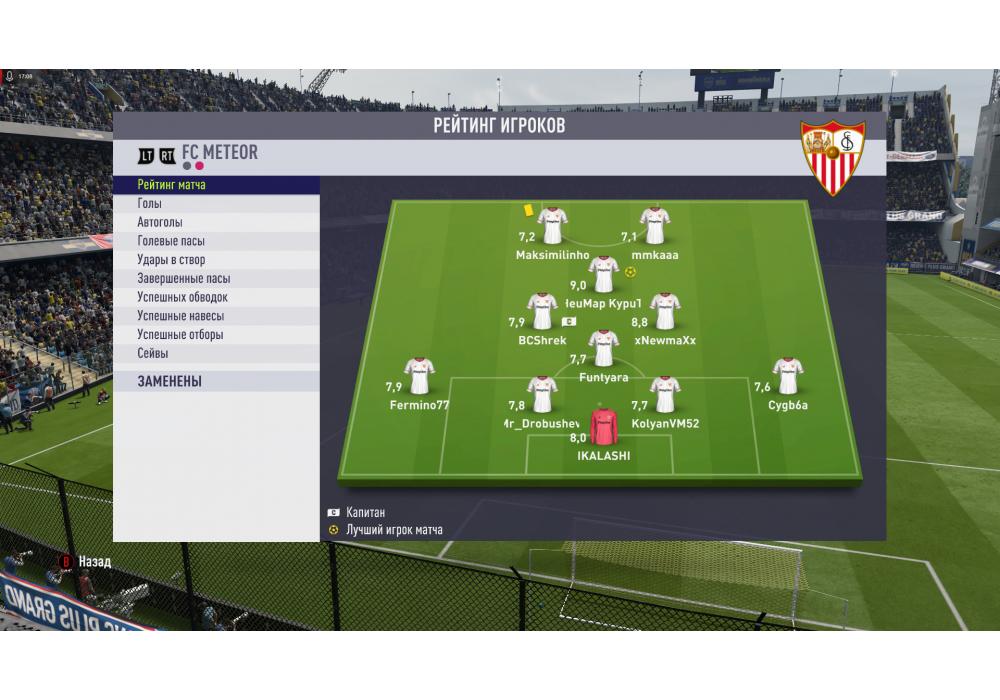Select the Рейтинг матча stat row
The image size is (1000, 700).
tap(216, 185)
